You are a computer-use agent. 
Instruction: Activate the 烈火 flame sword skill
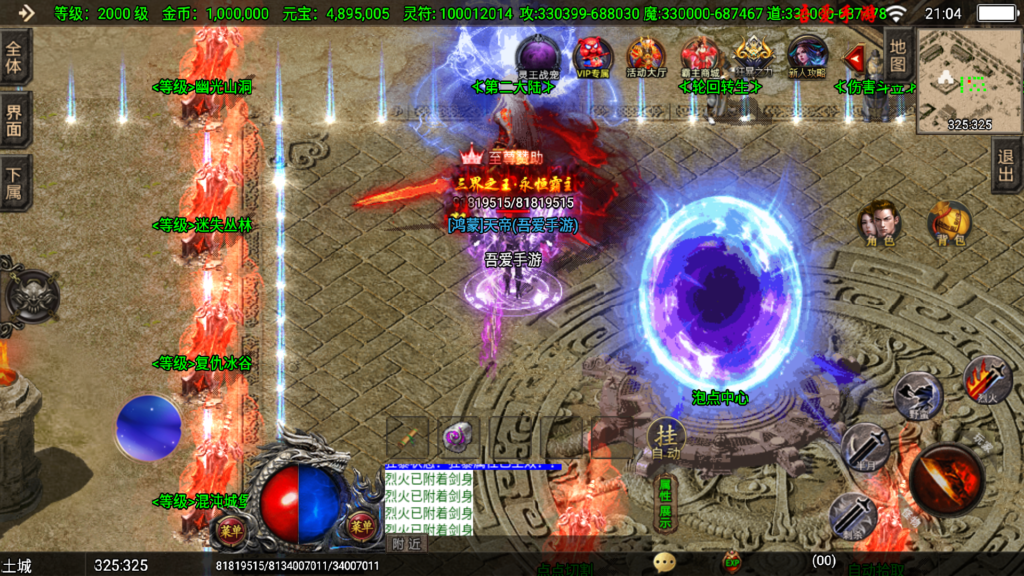tap(985, 378)
